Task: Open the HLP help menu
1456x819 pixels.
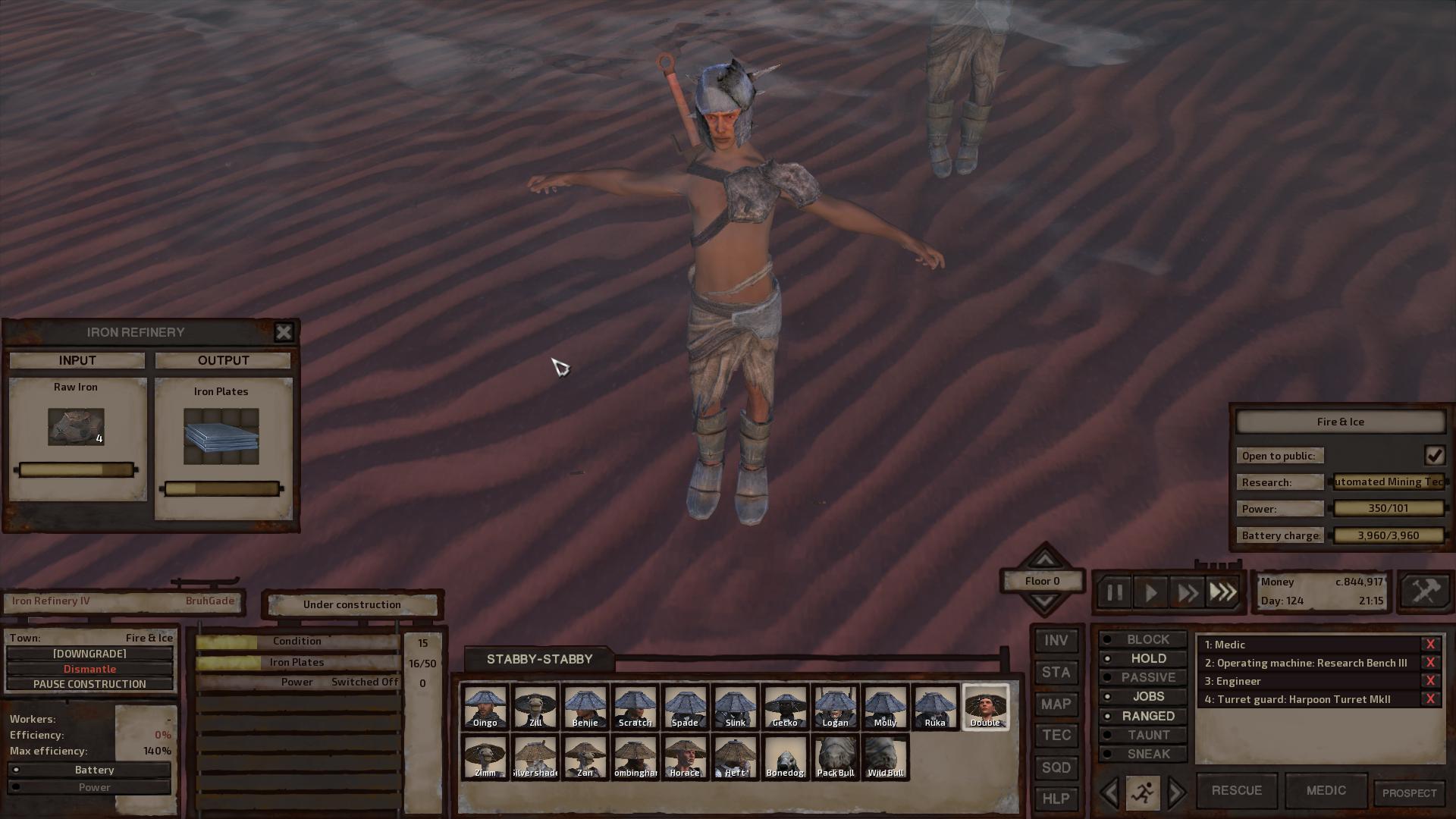Action: point(1056,799)
